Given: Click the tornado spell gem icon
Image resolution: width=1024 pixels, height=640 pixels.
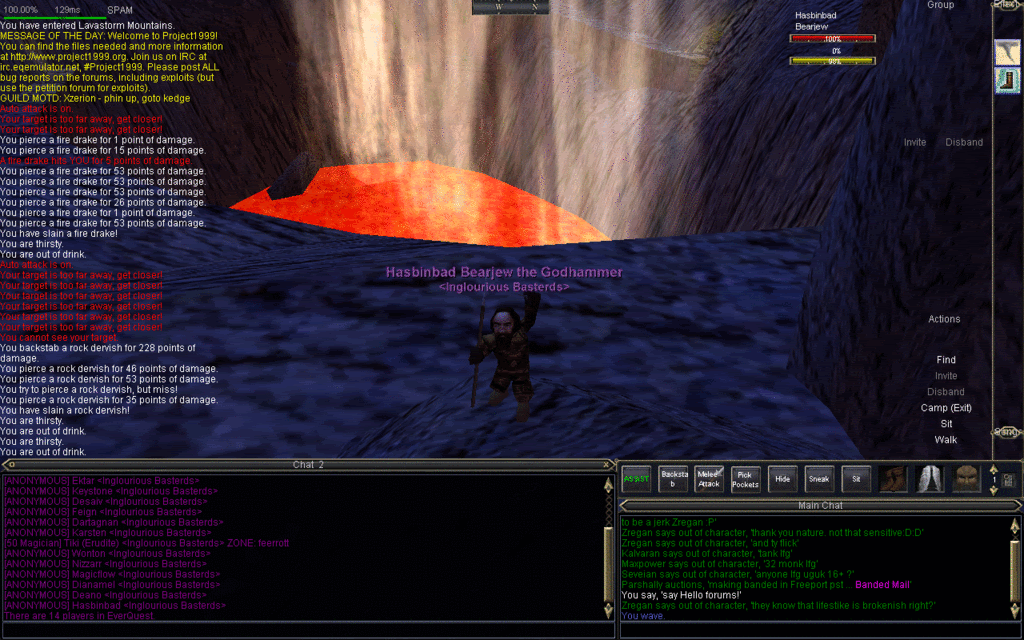Looking at the screenshot, I should point(1007,53).
